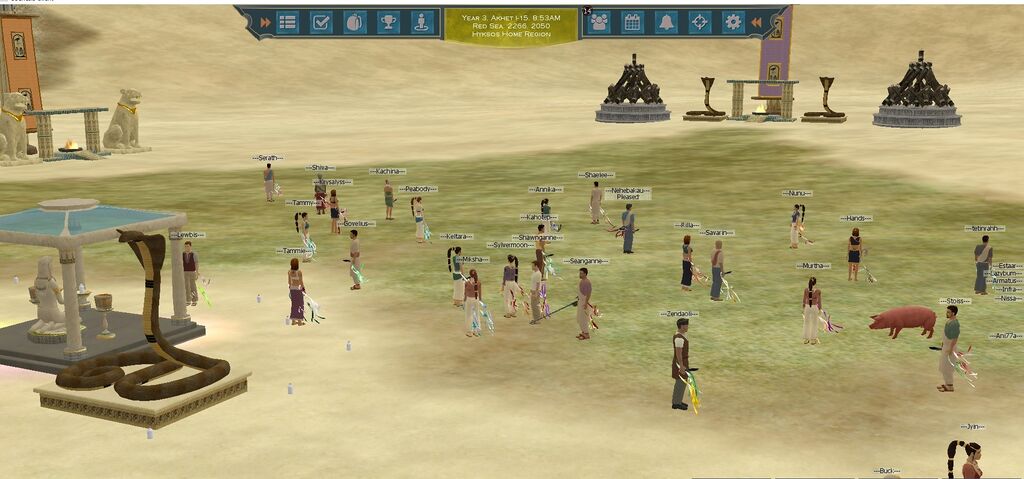Open the avatar figure icon
Screen dimensions: 1024x479
click(x=421, y=21)
